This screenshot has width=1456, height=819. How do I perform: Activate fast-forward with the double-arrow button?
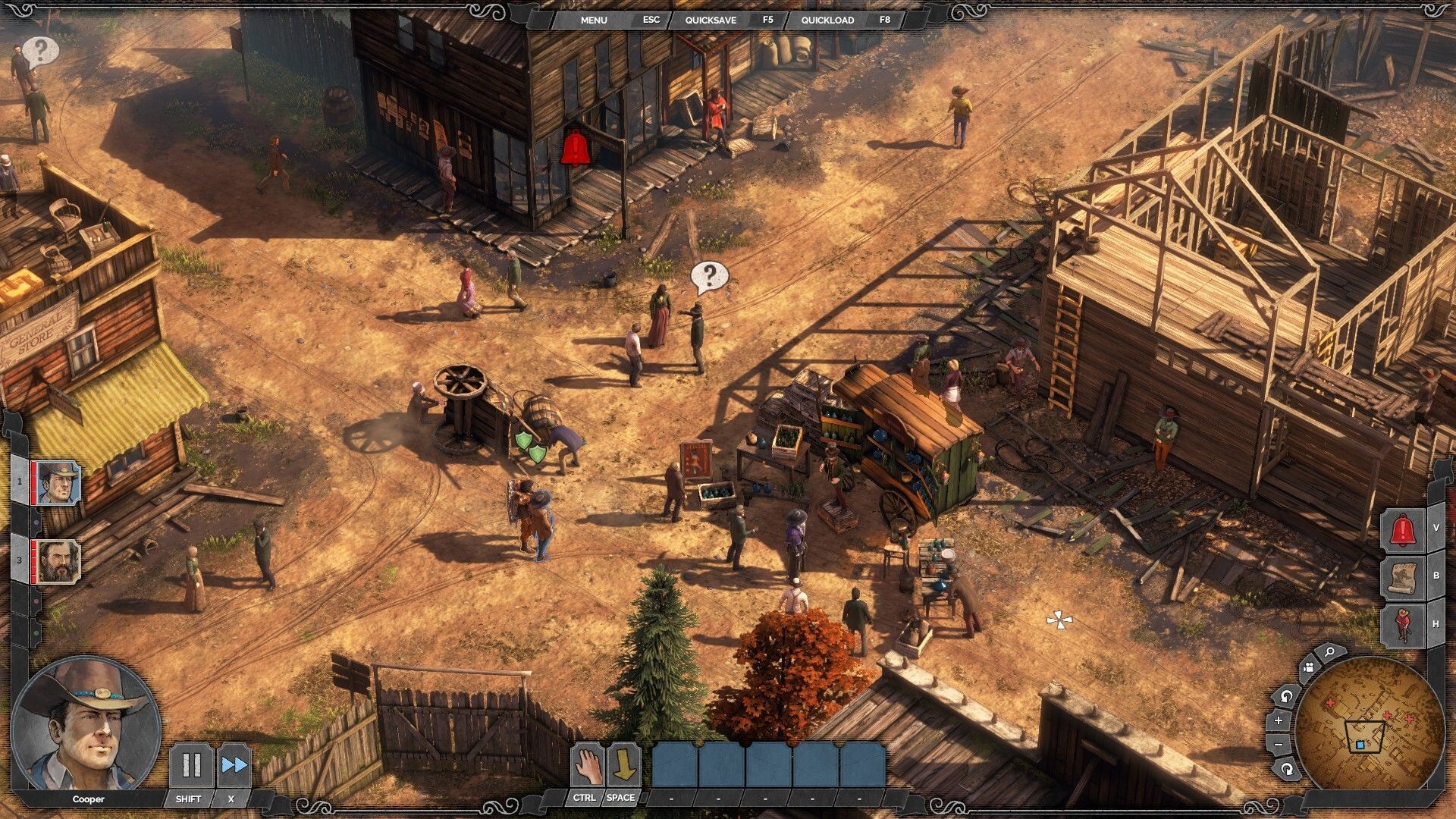[234, 765]
